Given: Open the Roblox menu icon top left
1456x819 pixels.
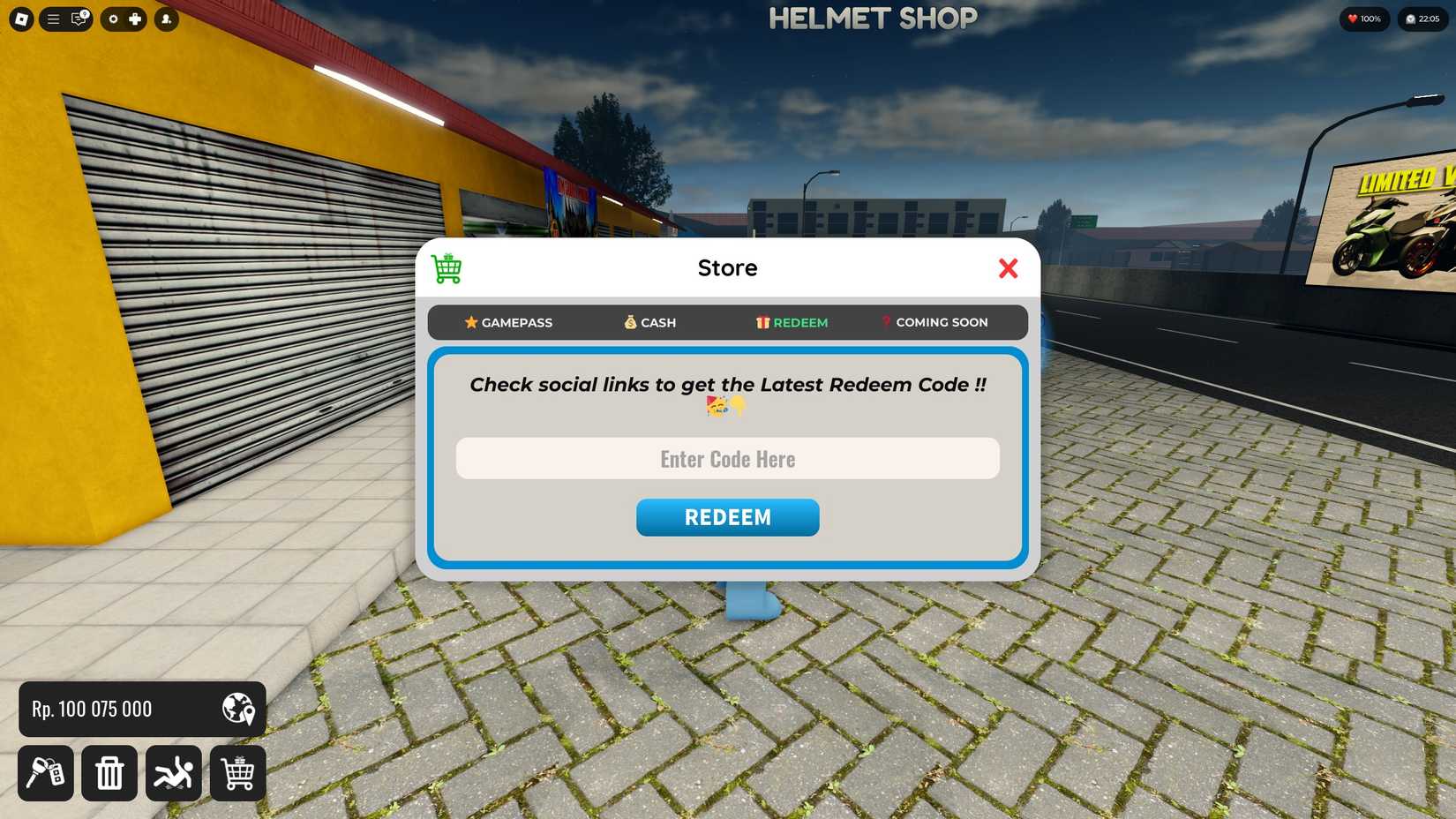Looking at the screenshot, I should click(19, 19).
